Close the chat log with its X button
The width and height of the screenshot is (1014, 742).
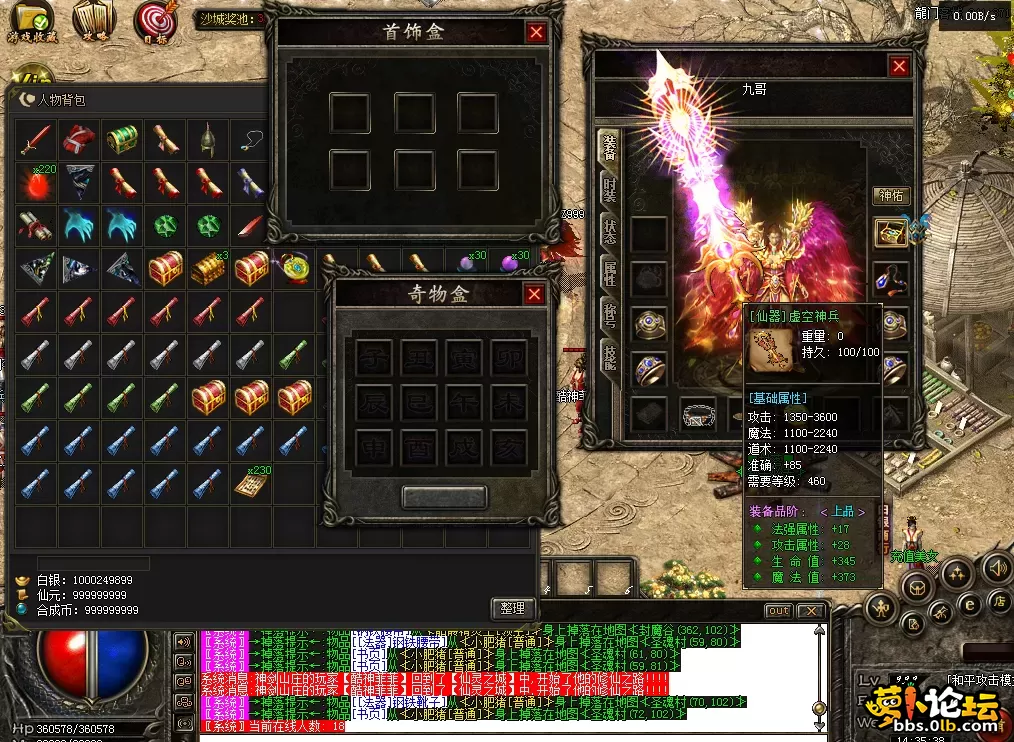[811, 611]
